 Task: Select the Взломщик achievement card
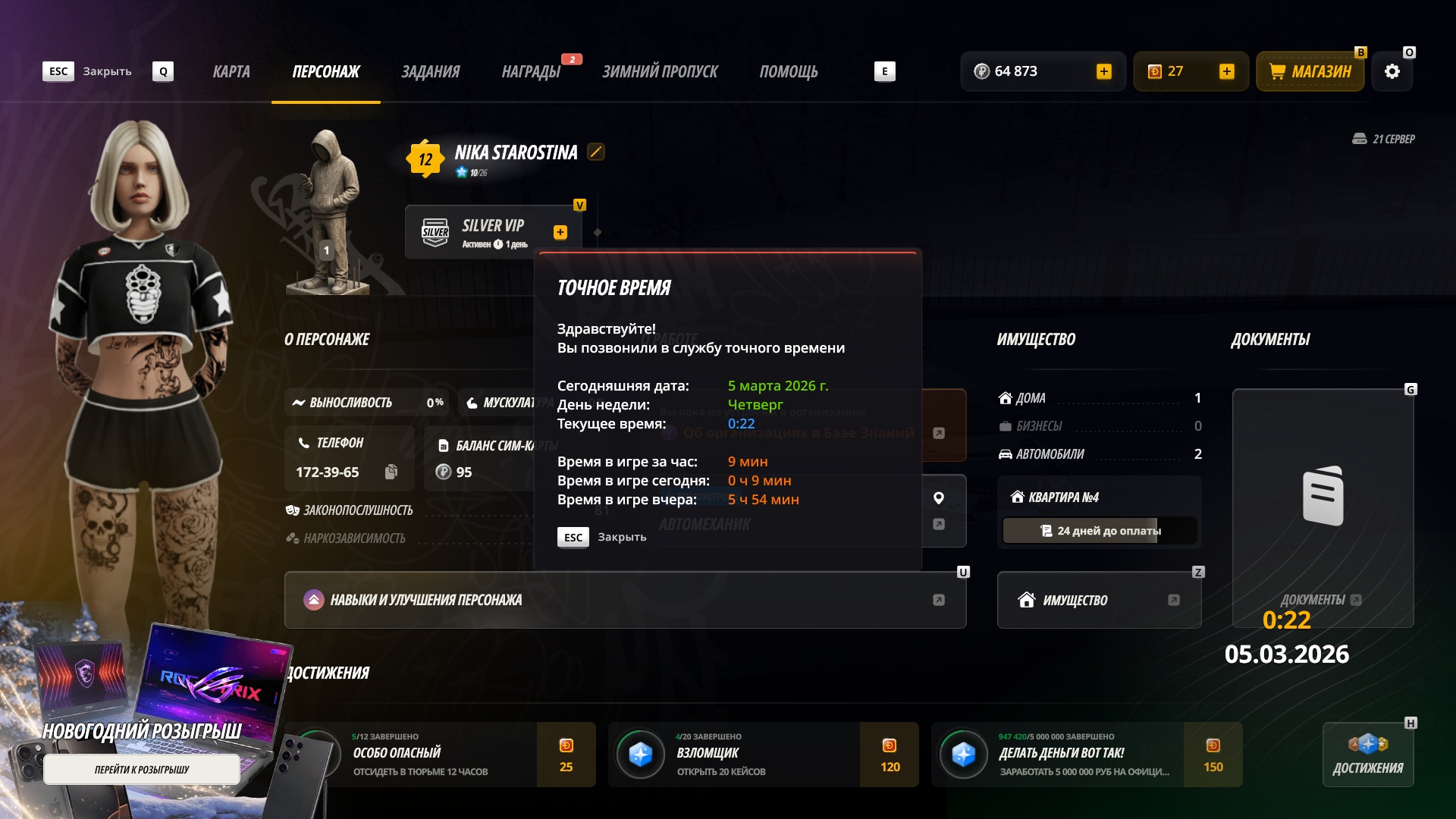[x=763, y=755]
